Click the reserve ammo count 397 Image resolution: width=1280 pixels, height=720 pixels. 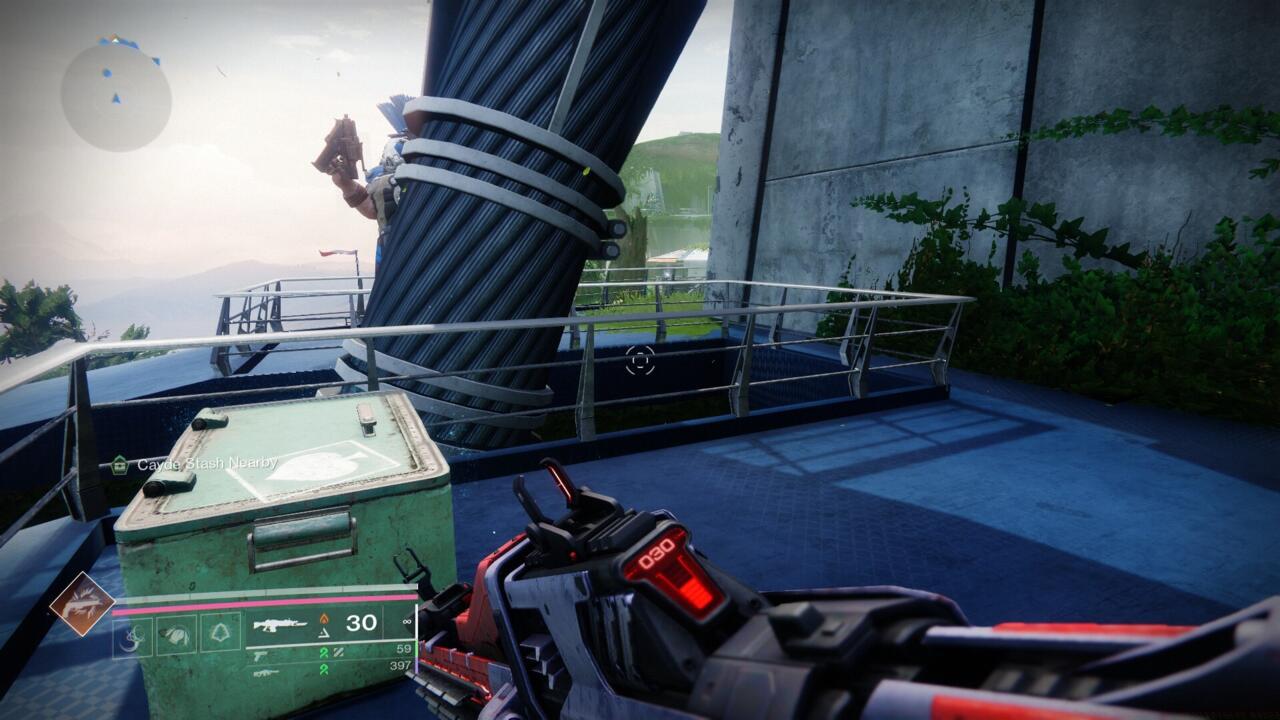coord(401,665)
